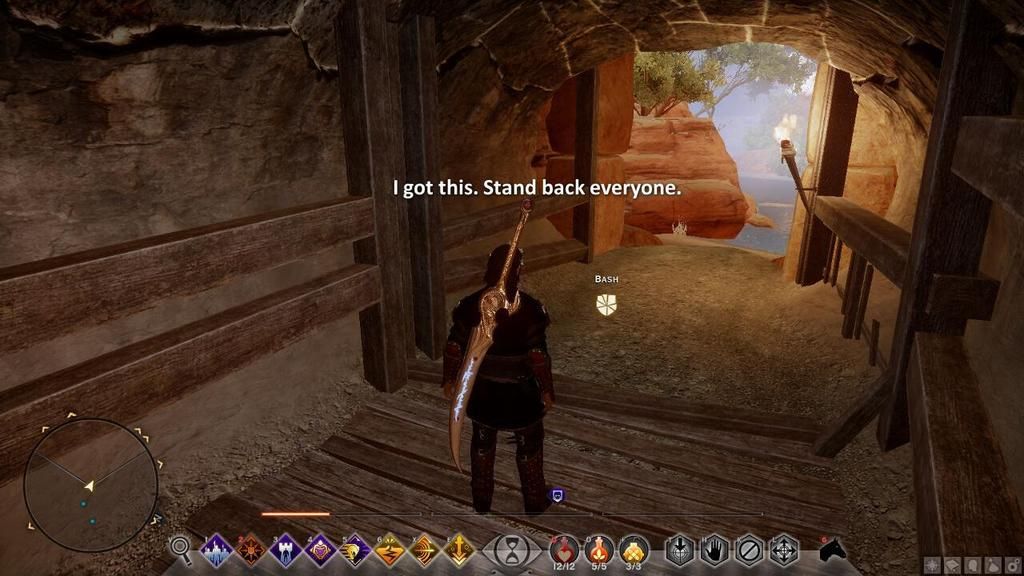Screen dimensions: 1024x576
Task: Use the orange sunburst ability in slot 2
Action: tap(251, 549)
